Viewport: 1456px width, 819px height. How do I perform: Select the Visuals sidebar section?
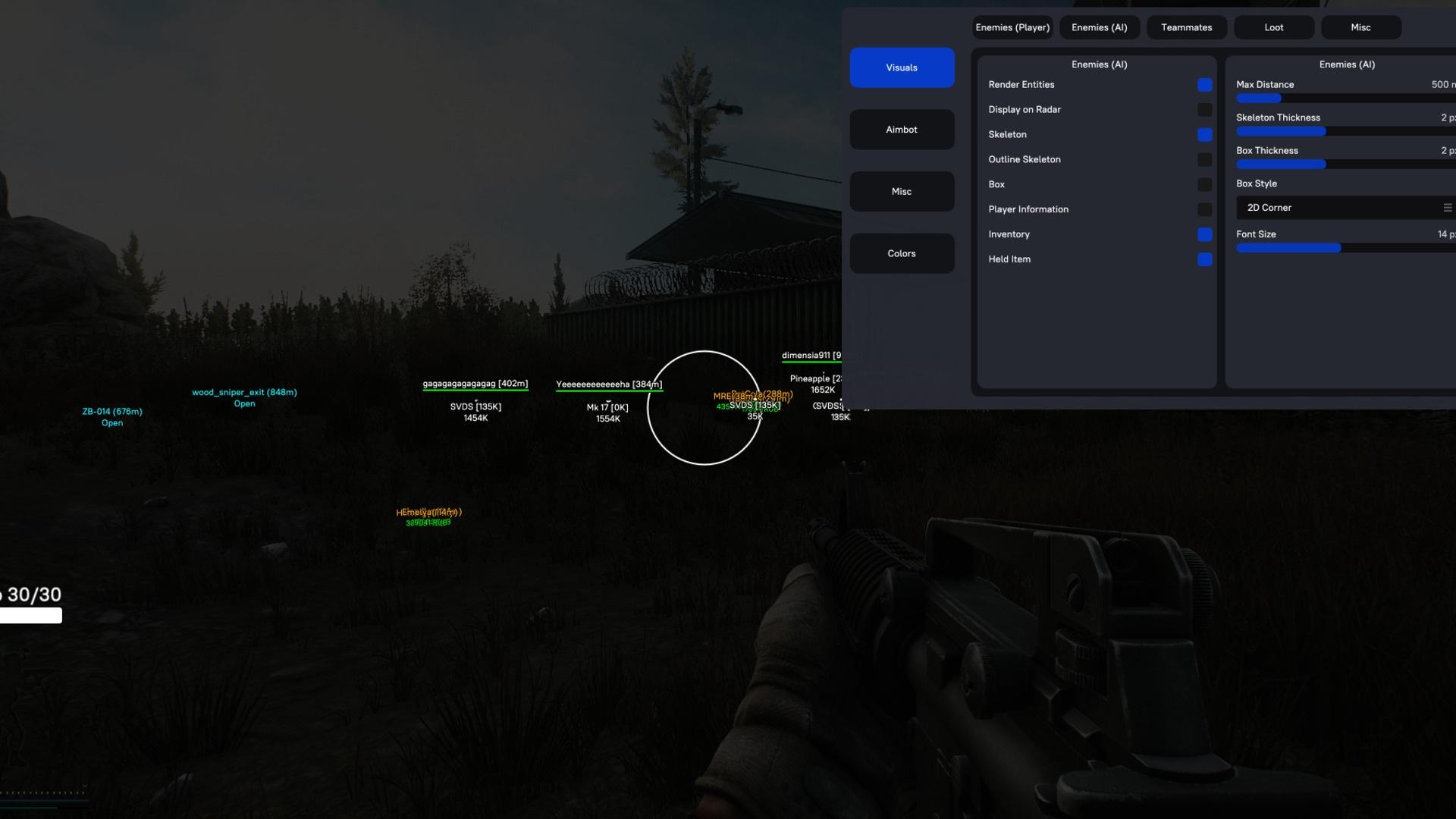(902, 67)
